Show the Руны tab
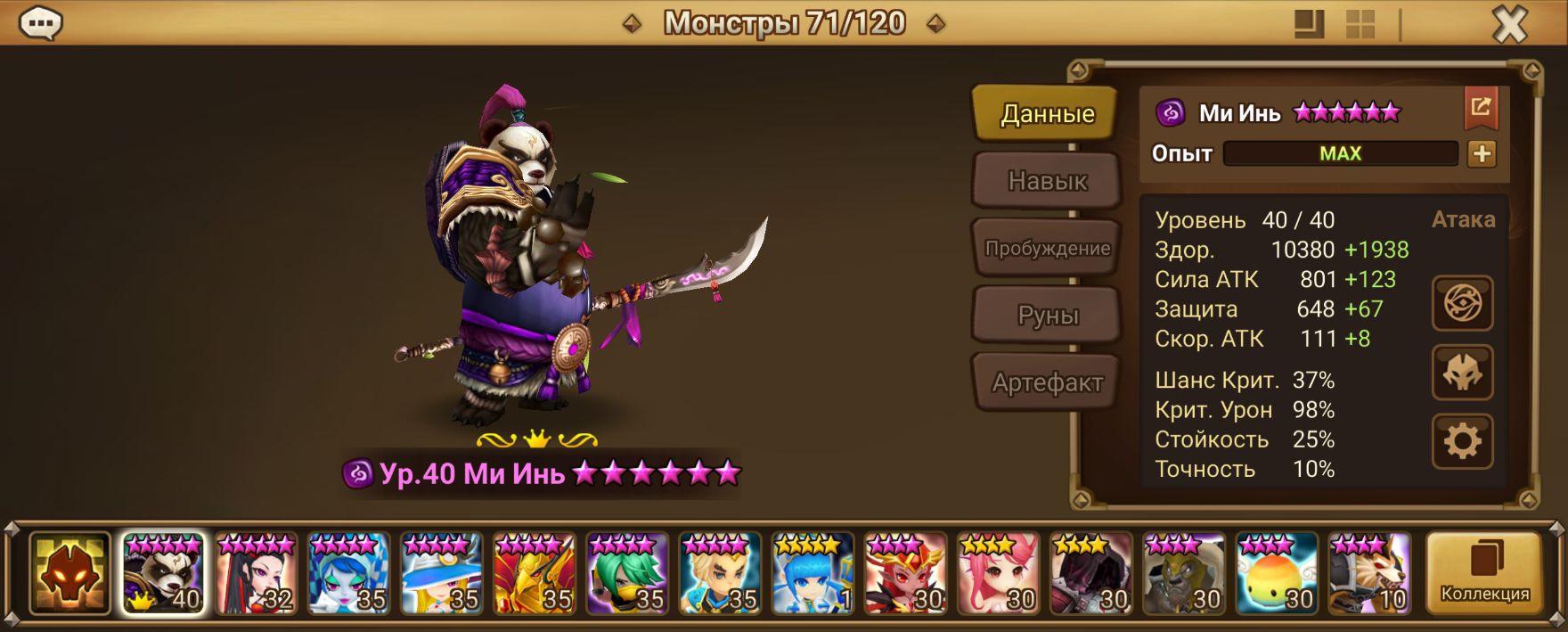Viewport: 1568px width, 632px height. [x=1047, y=316]
